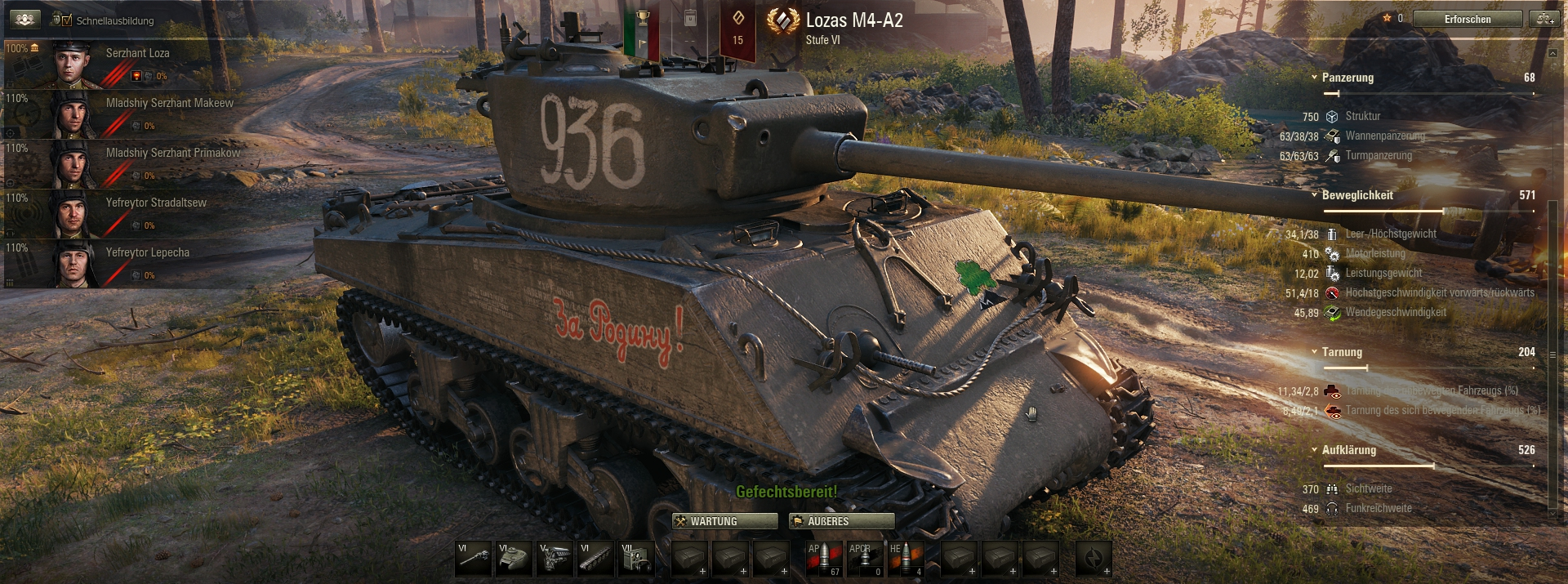Select the HE shell ammo slot
Image resolution: width=1568 pixels, height=584 pixels.
906,559
